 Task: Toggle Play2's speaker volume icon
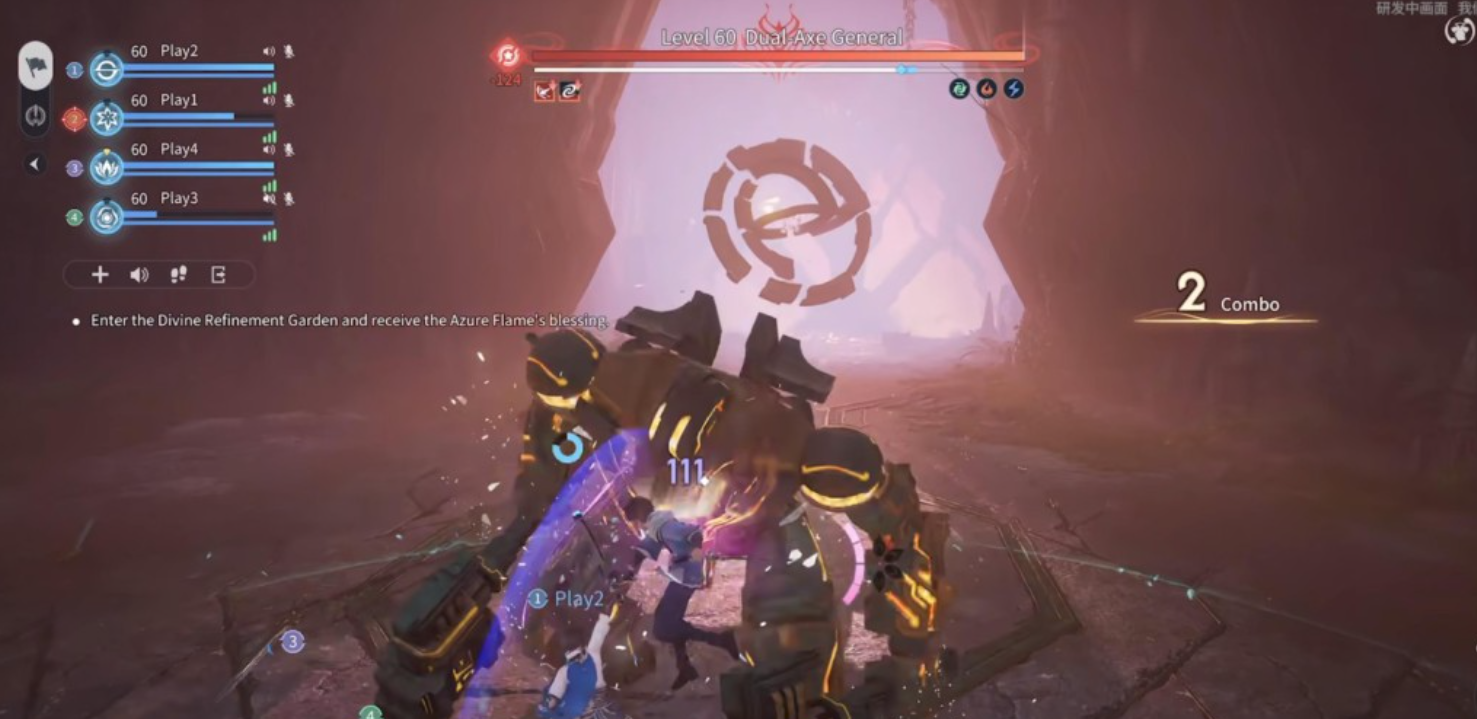(268, 51)
